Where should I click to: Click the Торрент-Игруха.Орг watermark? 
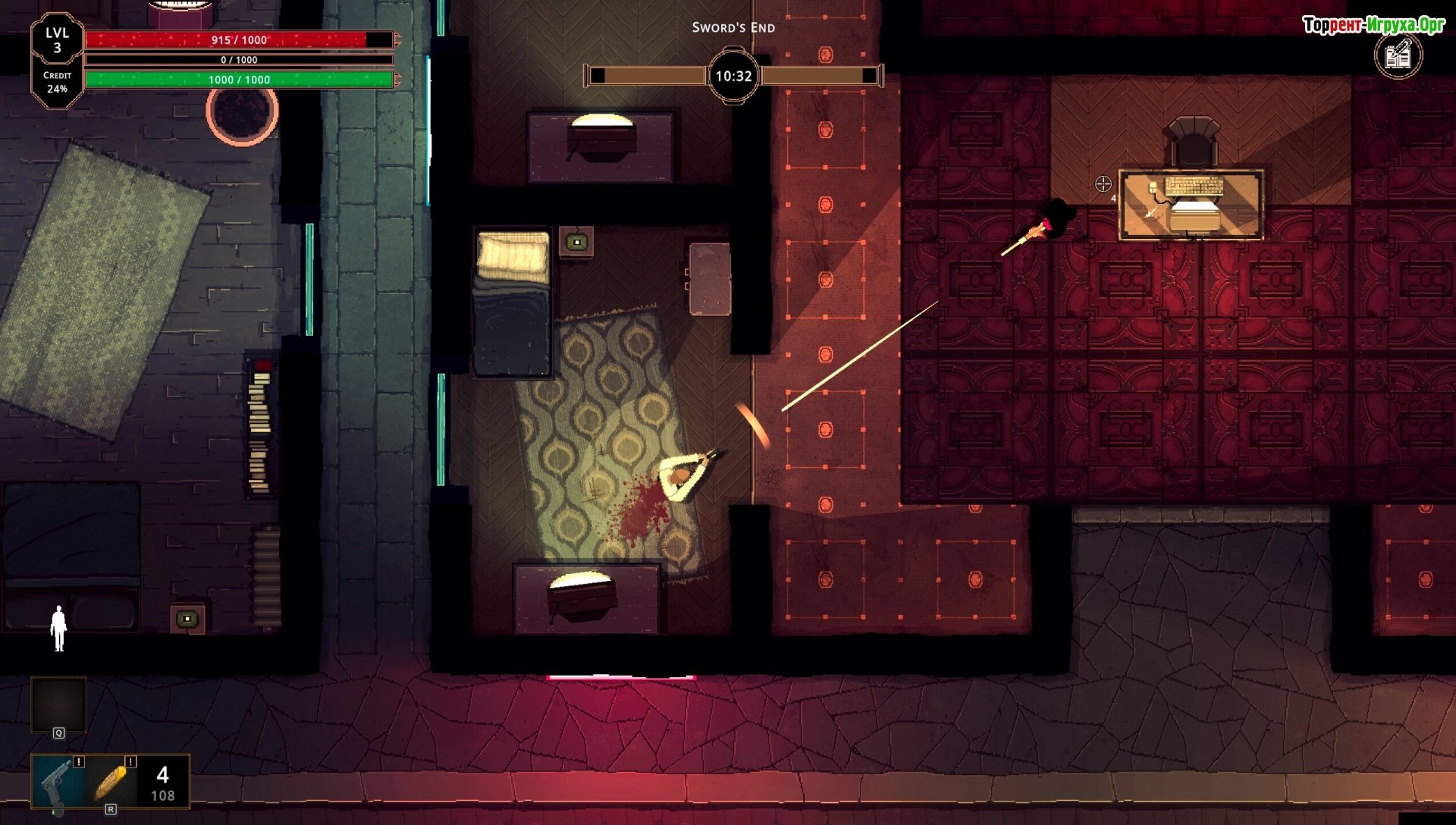click(x=1373, y=25)
